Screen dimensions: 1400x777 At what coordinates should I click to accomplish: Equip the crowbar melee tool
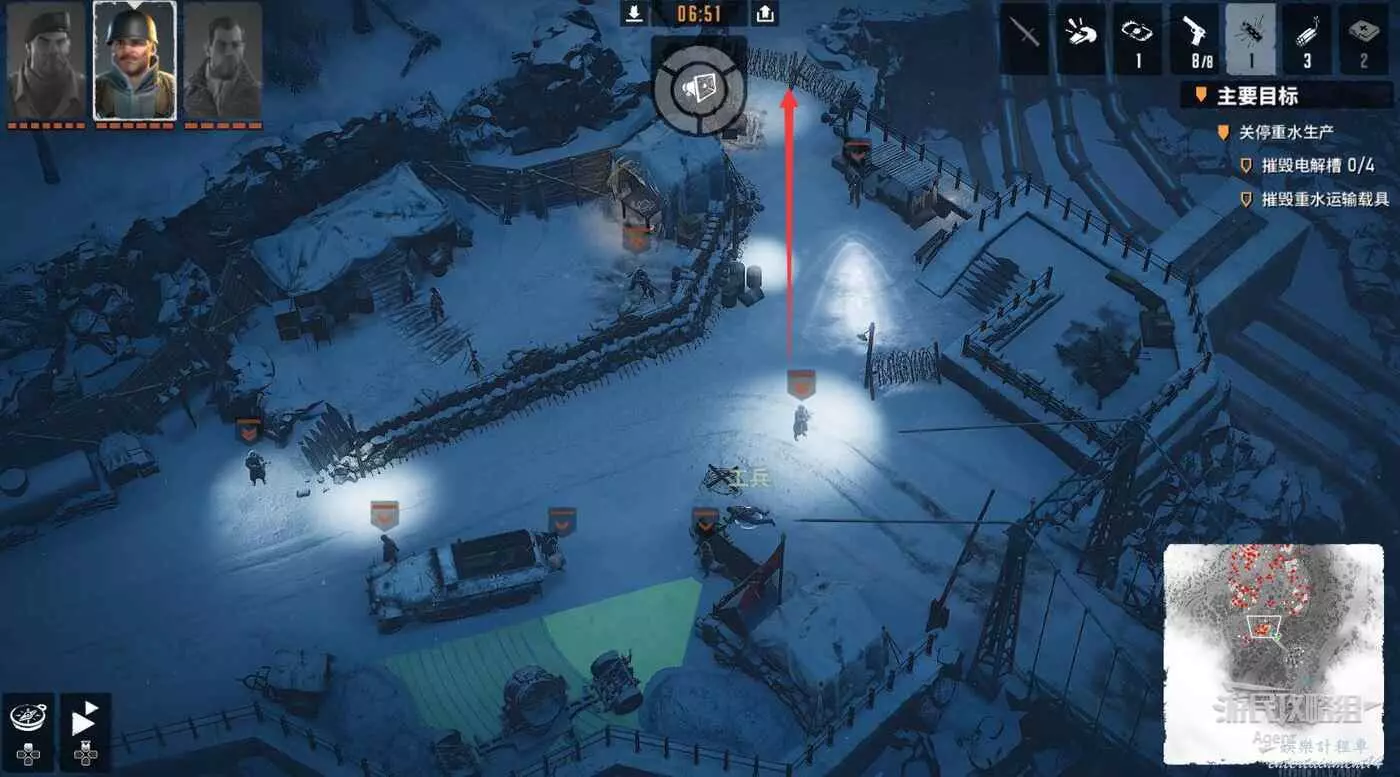point(1025,38)
